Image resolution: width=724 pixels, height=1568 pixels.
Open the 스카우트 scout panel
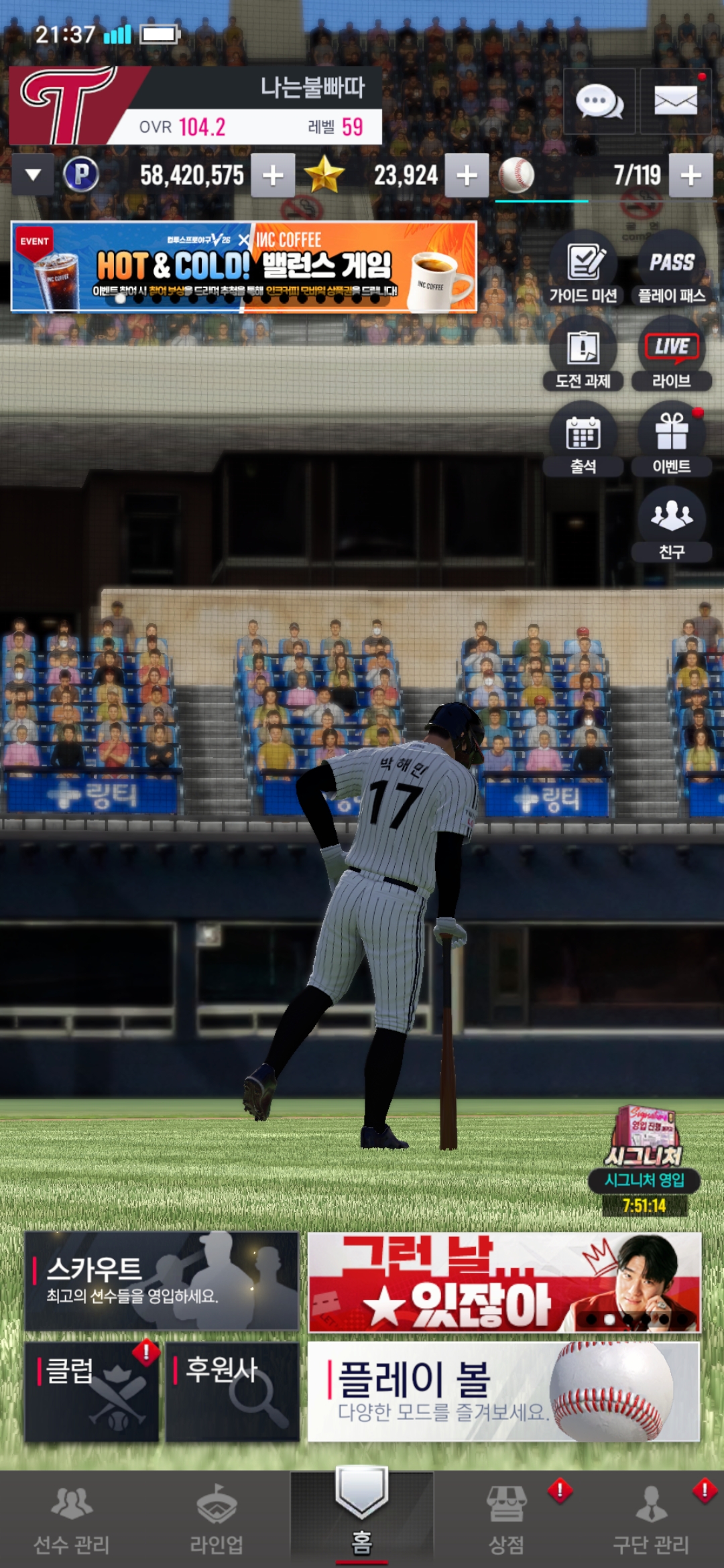162,1281
